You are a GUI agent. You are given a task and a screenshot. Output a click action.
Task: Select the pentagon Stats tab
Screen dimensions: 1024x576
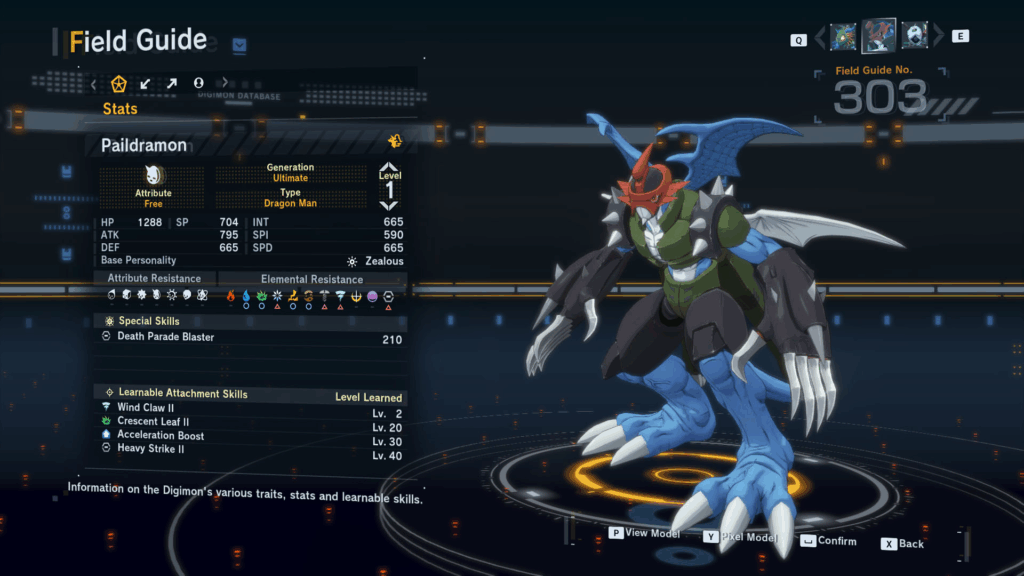click(119, 83)
